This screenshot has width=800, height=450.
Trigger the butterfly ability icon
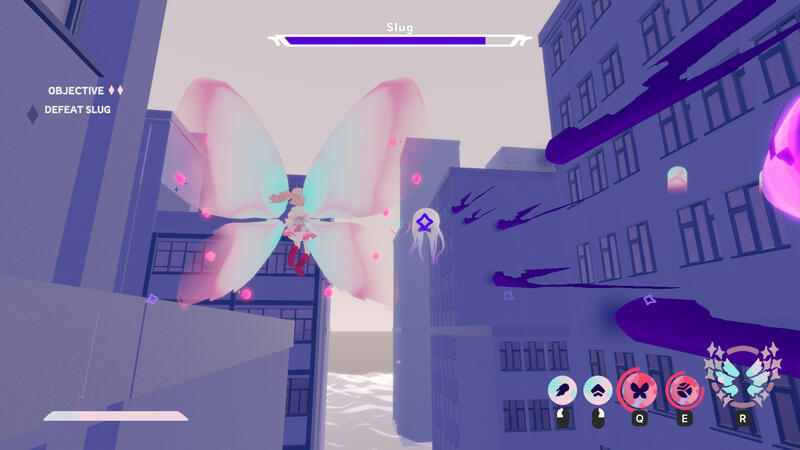(x=639, y=389)
